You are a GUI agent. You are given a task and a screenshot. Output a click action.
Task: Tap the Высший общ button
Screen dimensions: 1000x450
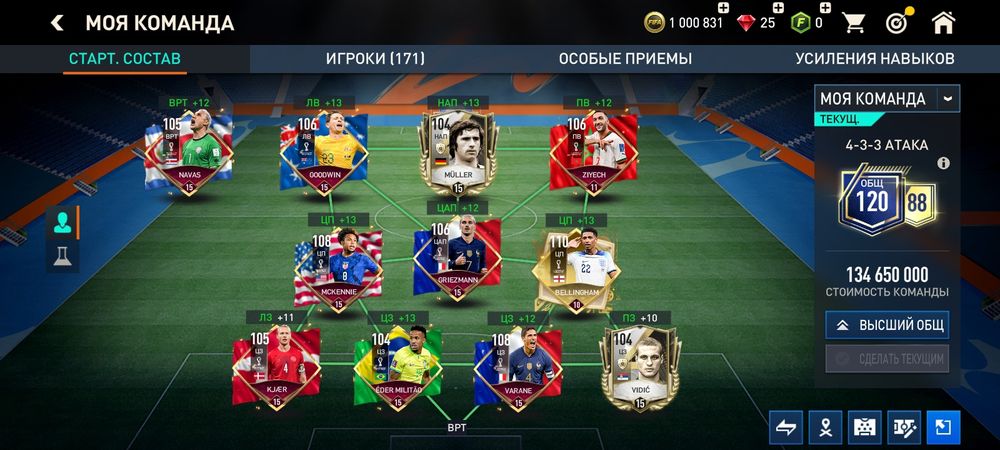(887, 325)
